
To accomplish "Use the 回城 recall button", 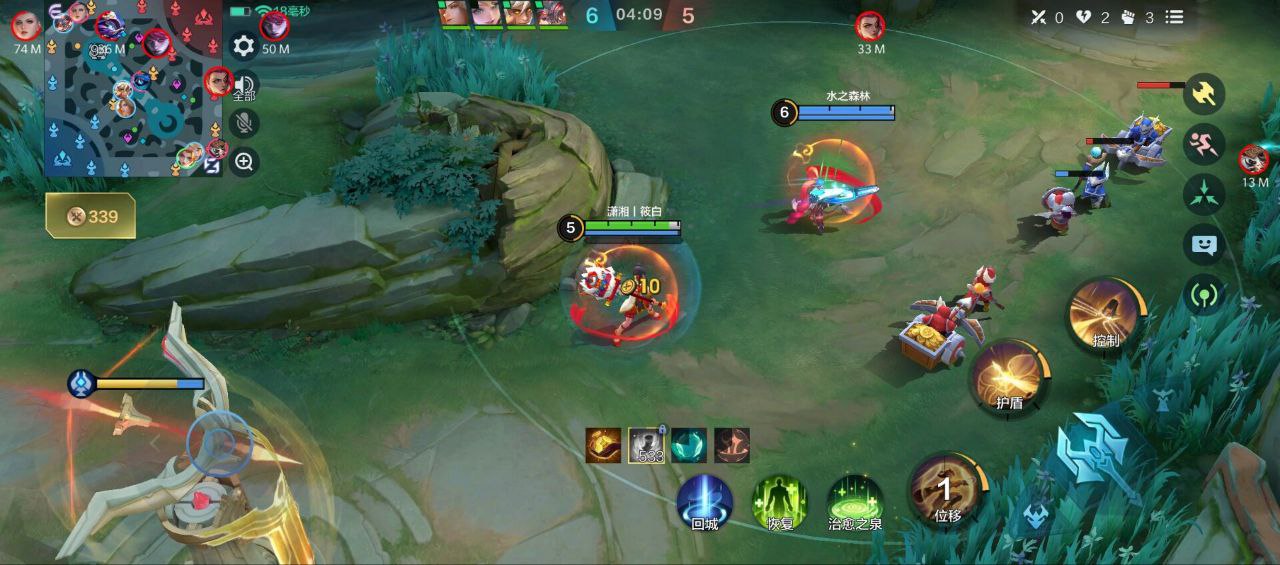I will click(705, 500).
